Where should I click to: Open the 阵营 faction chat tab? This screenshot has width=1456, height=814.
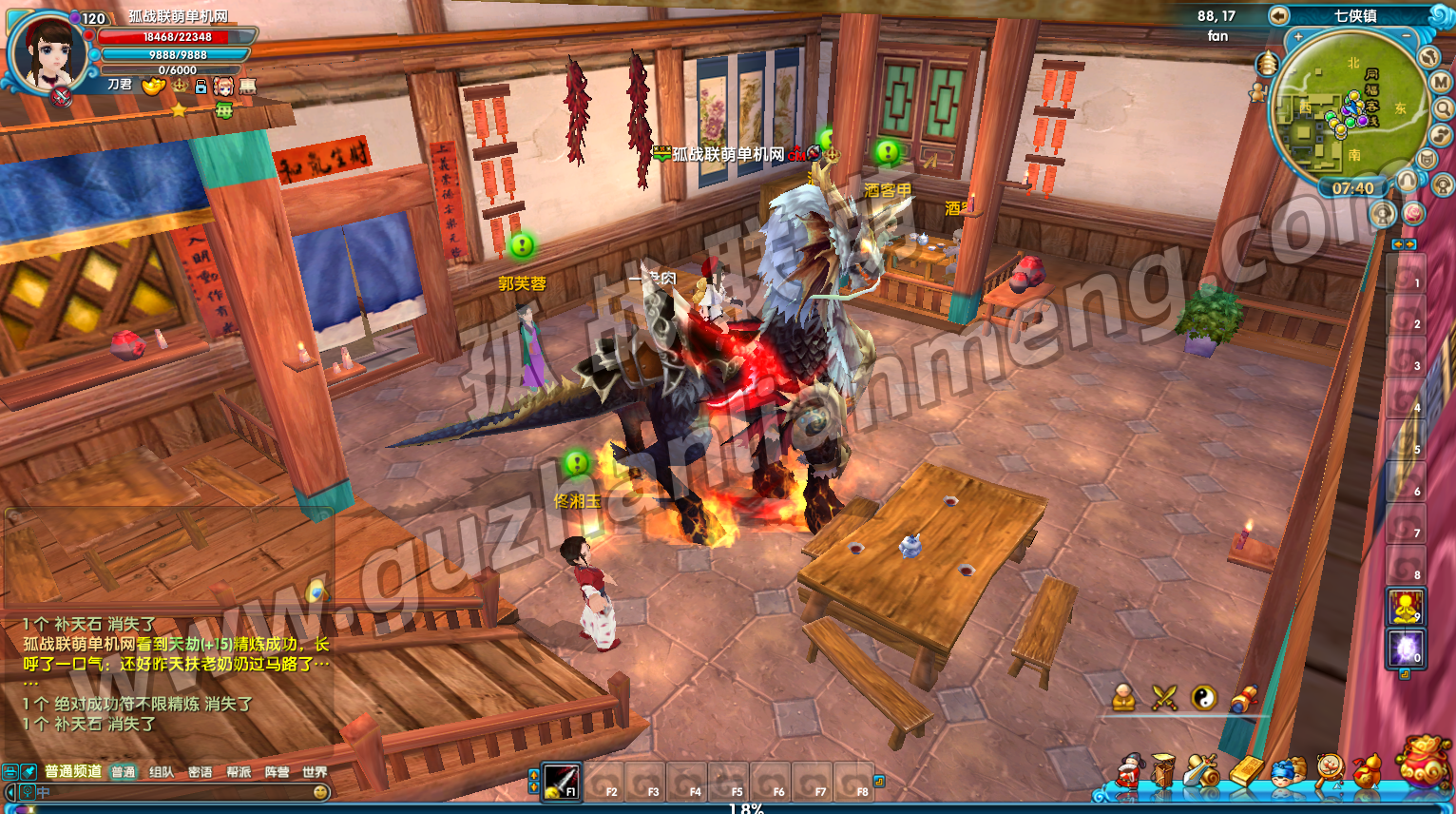(x=277, y=772)
